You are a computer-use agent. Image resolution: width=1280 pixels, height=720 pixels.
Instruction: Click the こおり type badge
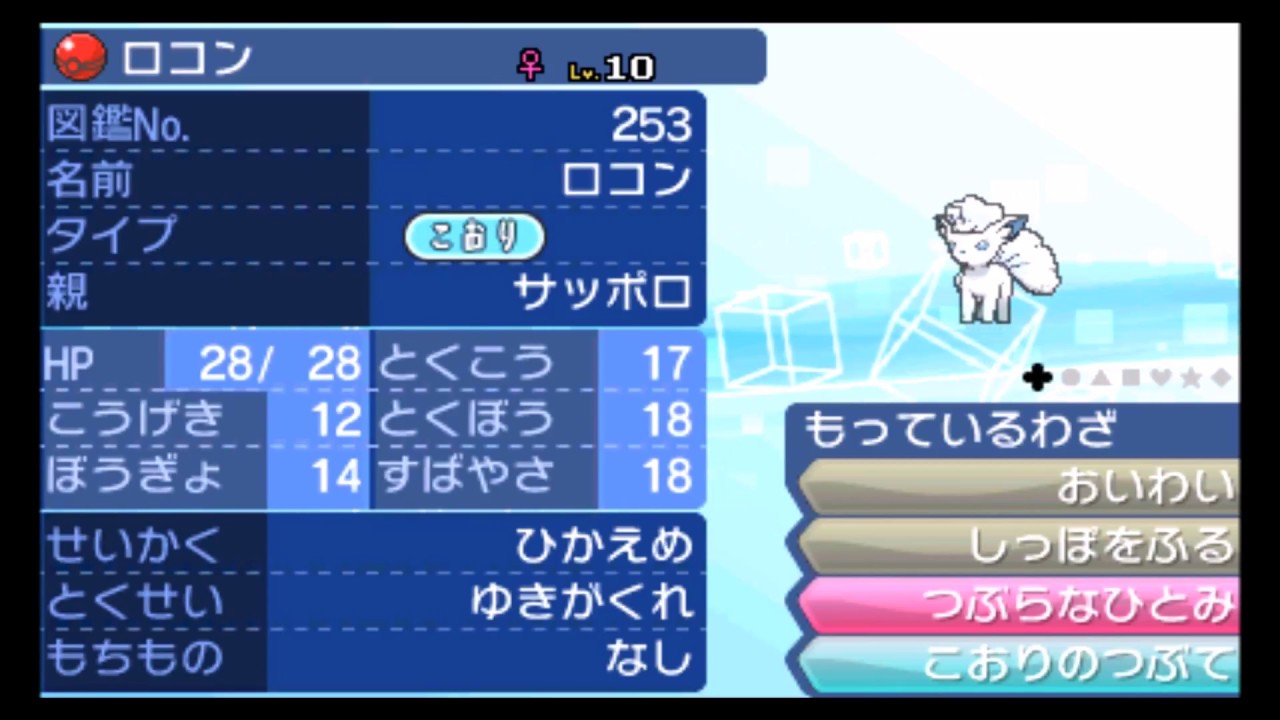pyautogui.click(x=474, y=236)
